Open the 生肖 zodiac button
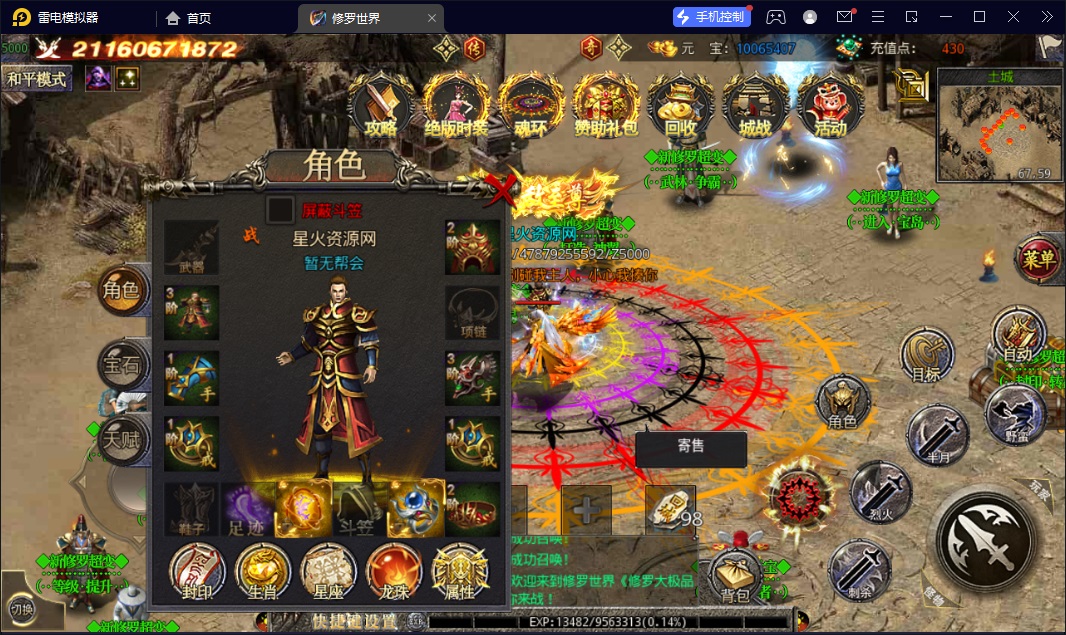This screenshot has height=635, width=1066. pos(263,572)
